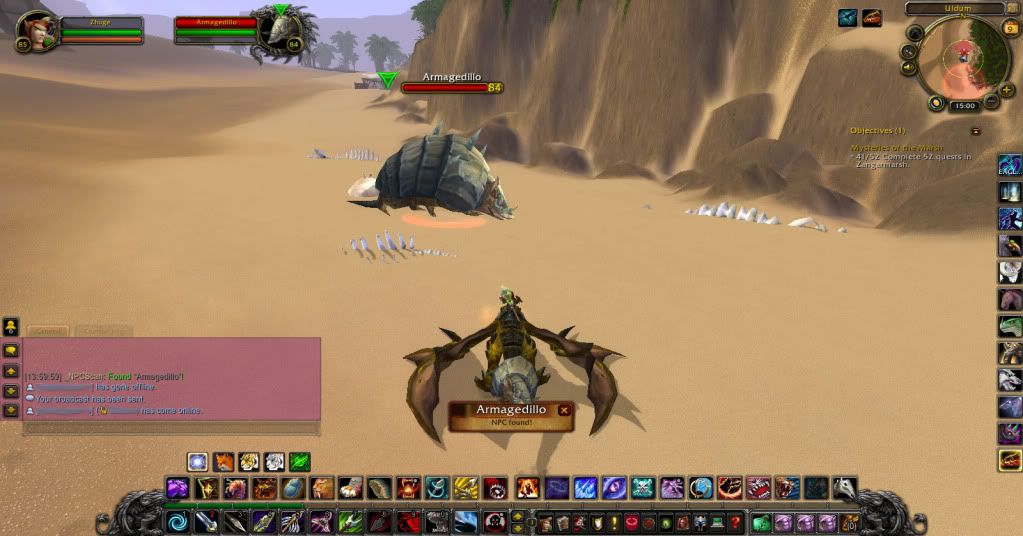This screenshot has width=1023, height=536.
Task: Click the clock showing 15:00
Action: coord(965,105)
